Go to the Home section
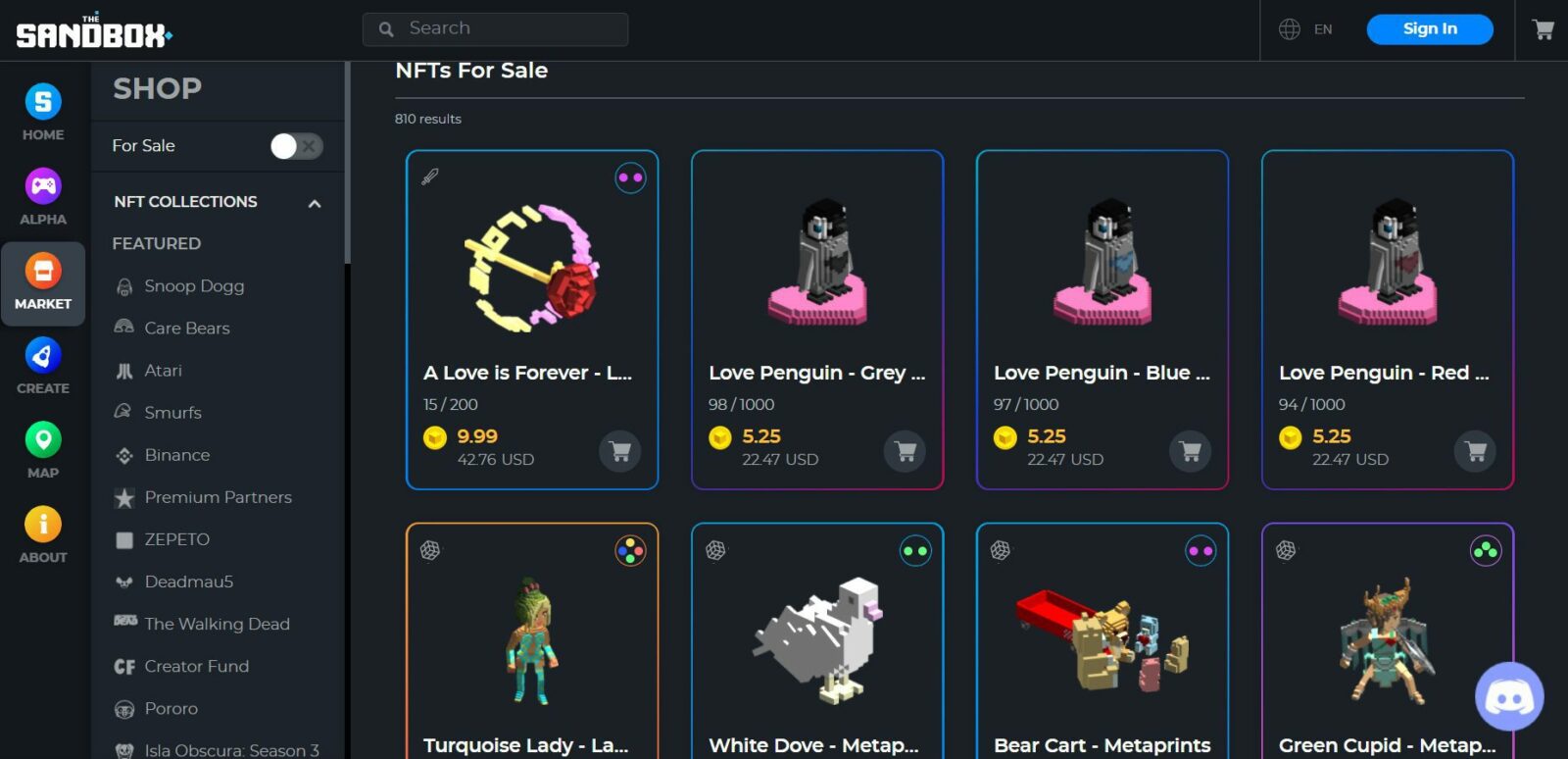 point(43,113)
